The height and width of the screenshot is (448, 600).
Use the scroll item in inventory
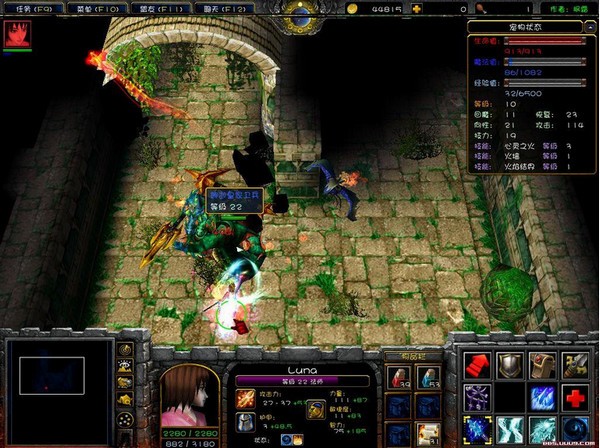tap(428, 432)
